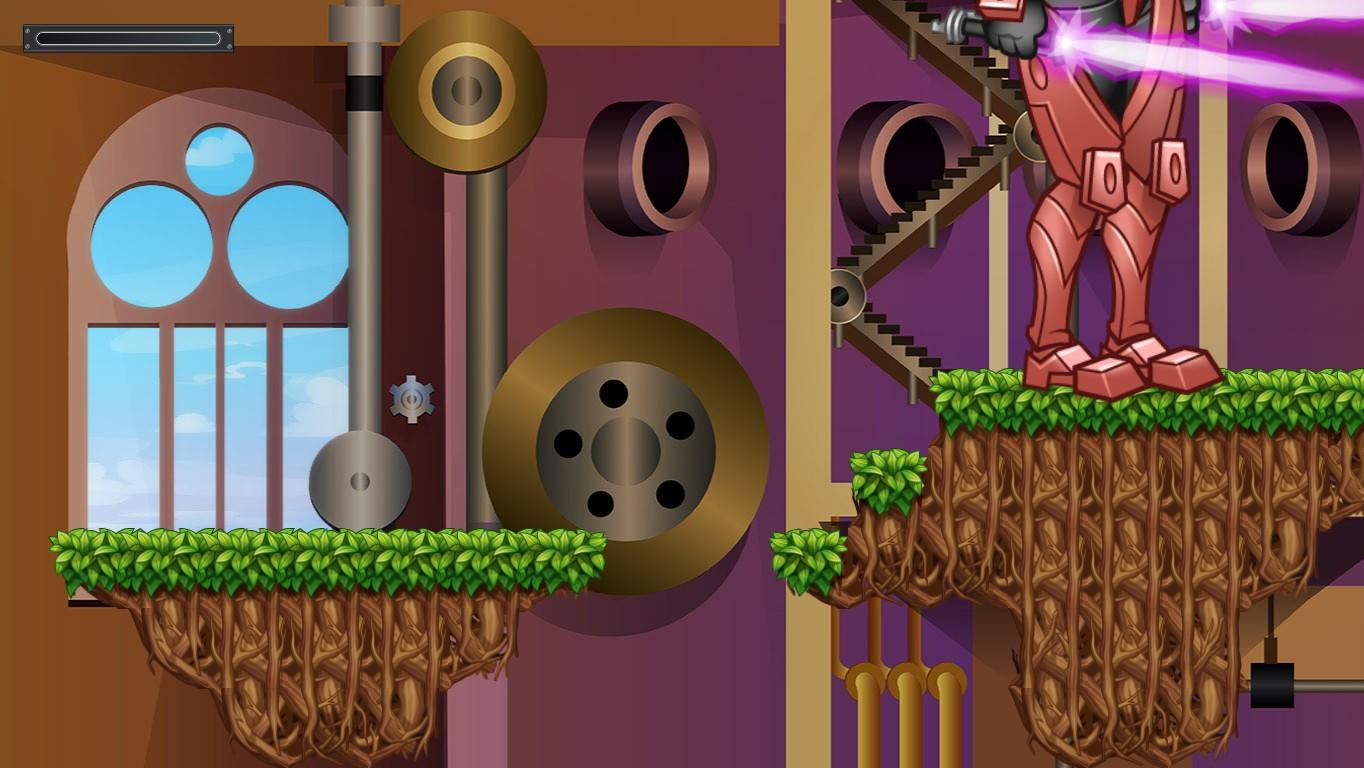Click the health bar at top-left
Screen dimensions: 1364x768
click(x=128, y=36)
